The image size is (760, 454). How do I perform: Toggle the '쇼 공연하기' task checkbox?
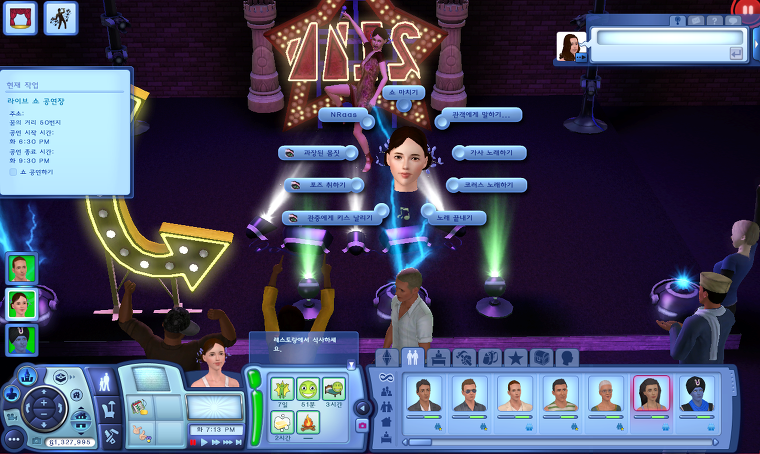click(14, 172)
